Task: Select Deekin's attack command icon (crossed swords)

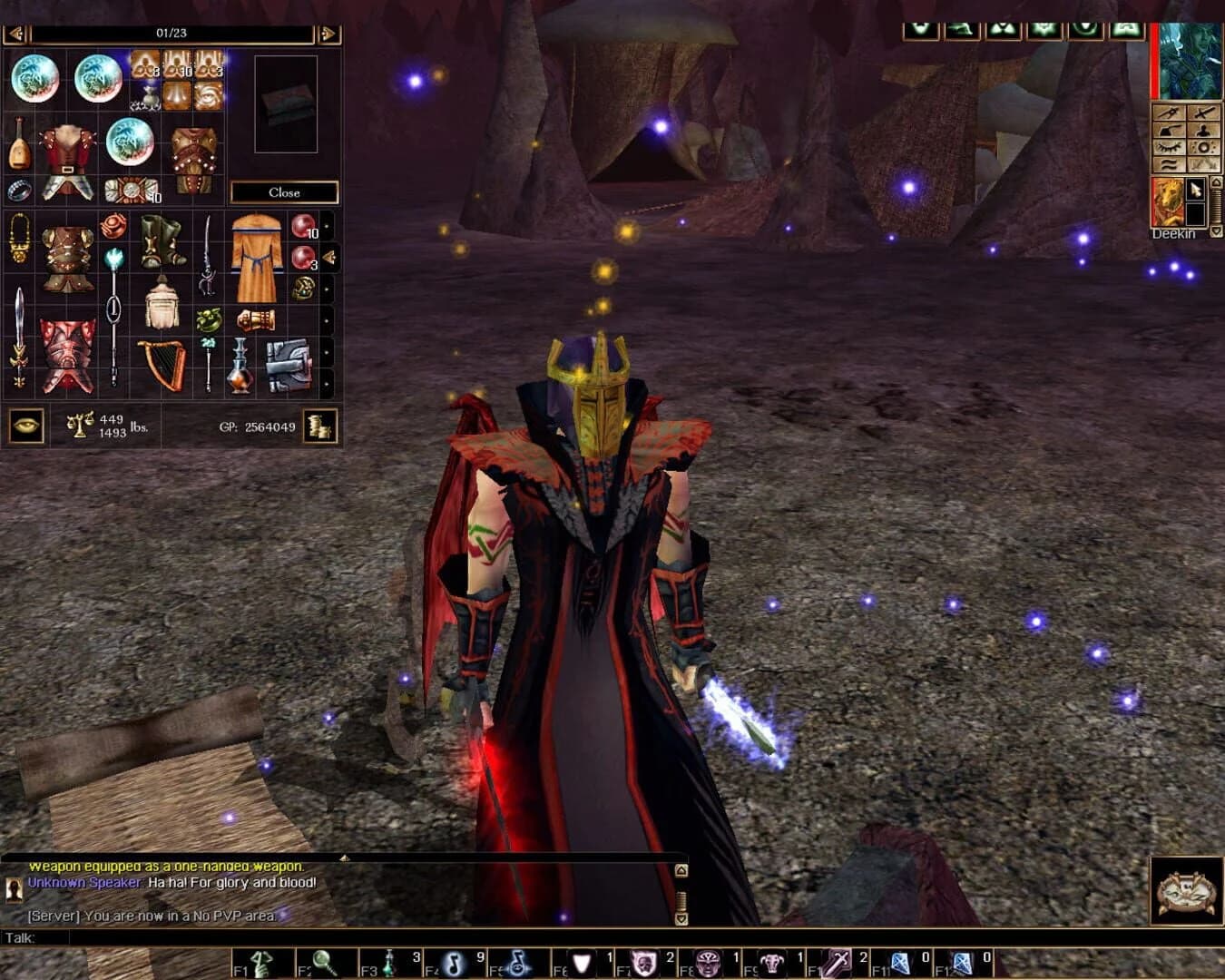Action: [x=1201, y=113]
